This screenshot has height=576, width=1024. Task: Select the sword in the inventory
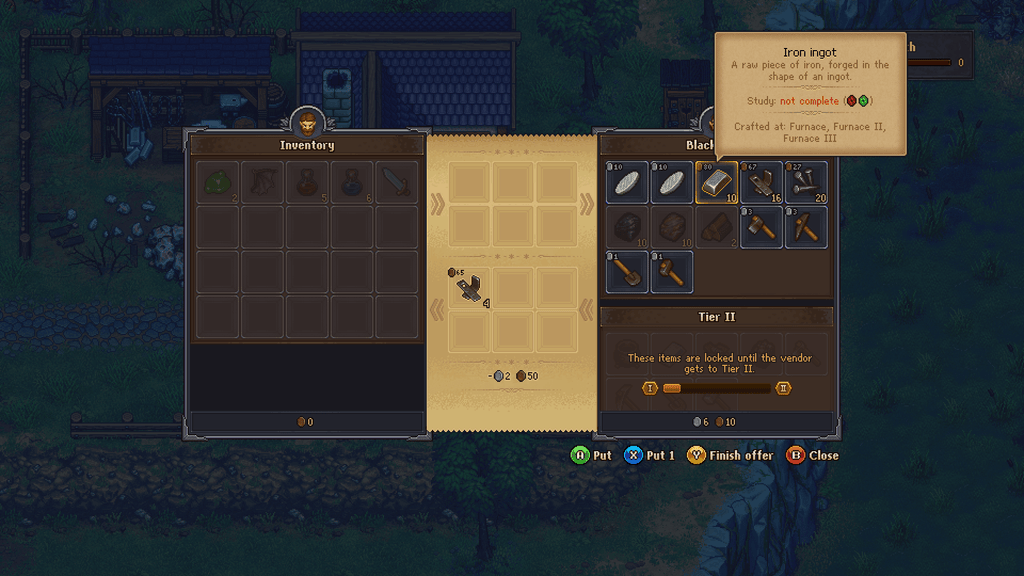pos(396,183)
